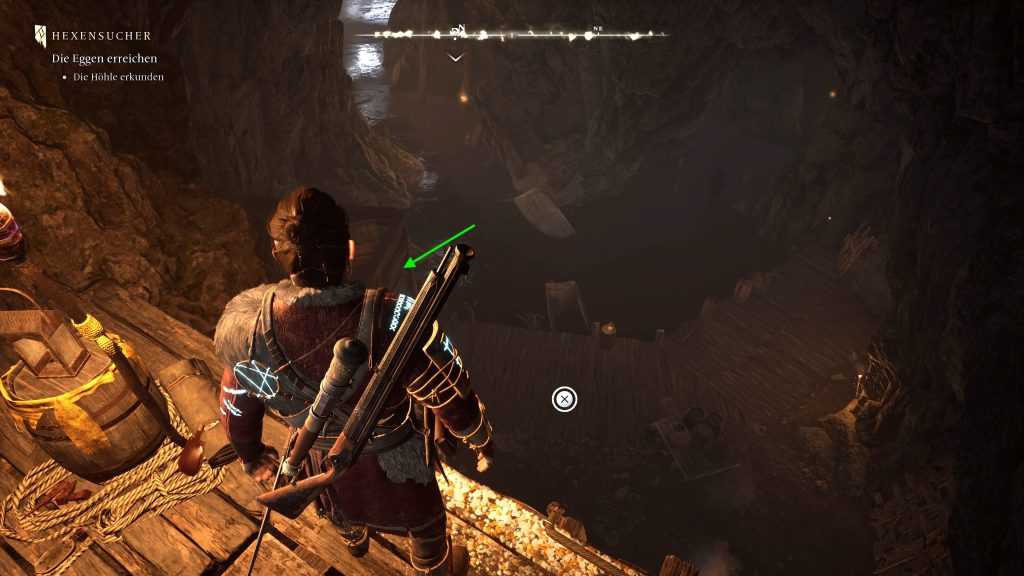The width and height of the screenshot is (1024, 576).
Task: Select the "Die Eggen erreichen" objective
Action: pos(105,59)
